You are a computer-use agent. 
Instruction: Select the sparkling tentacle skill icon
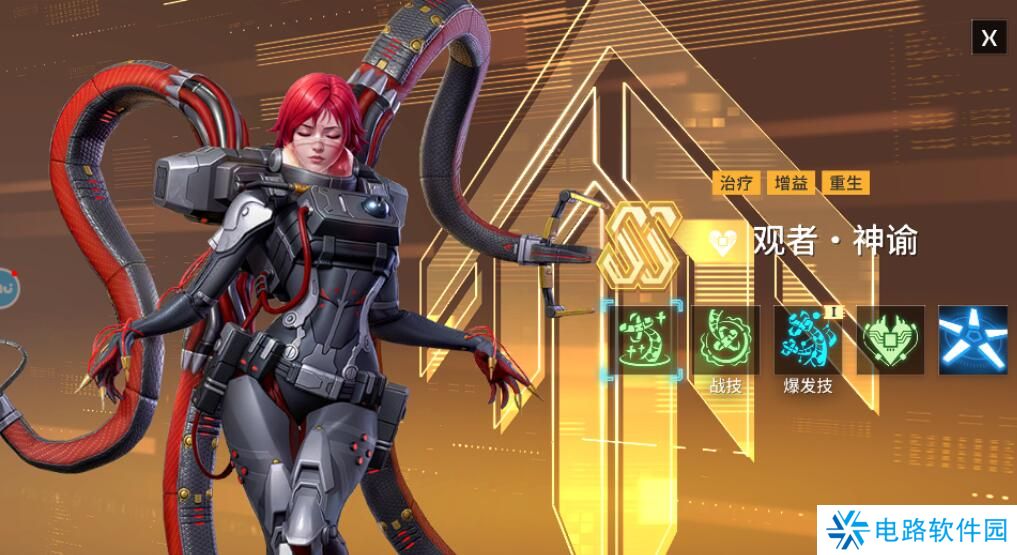click(642, 341)
